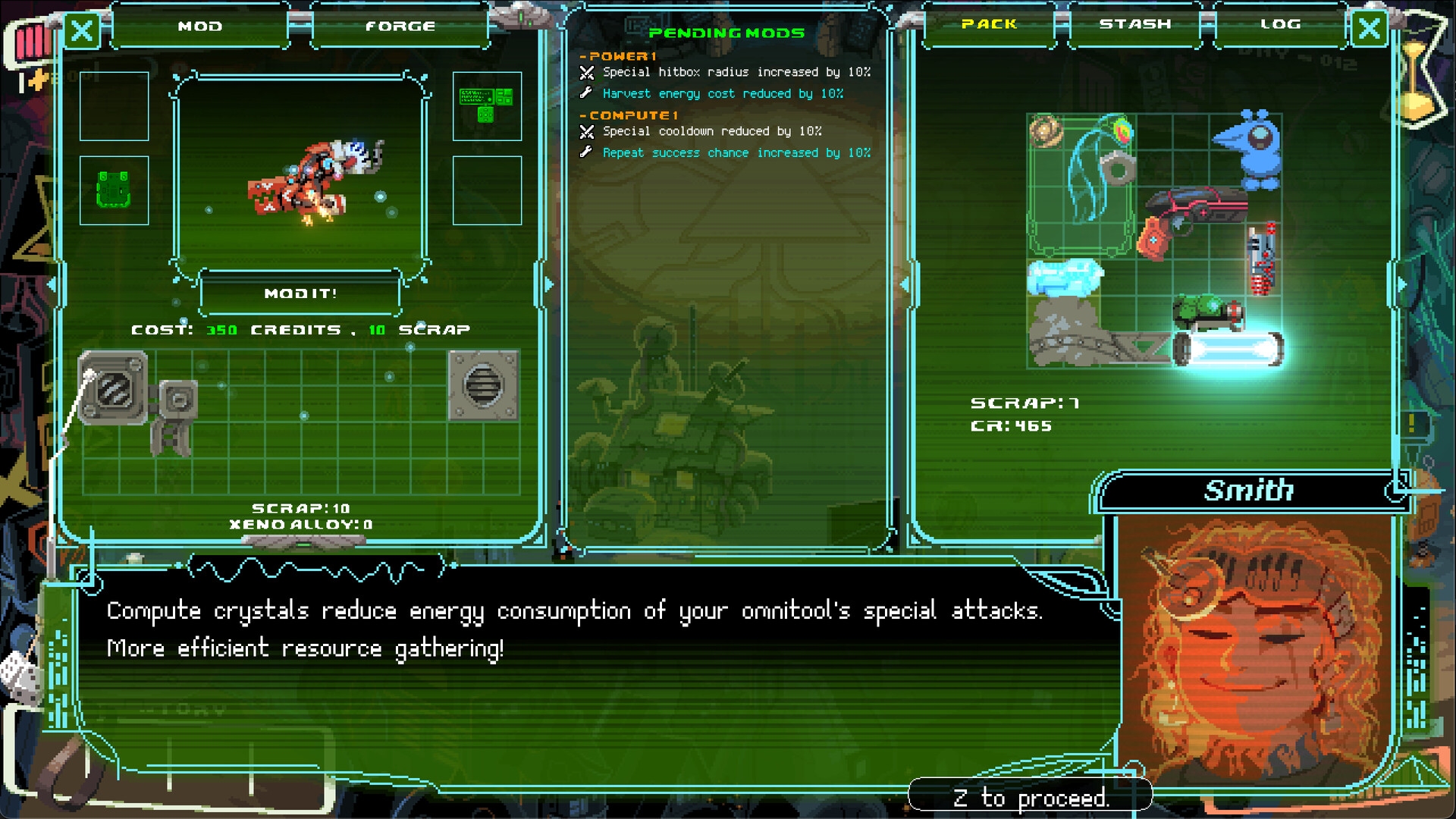The image size is (1456, 819).
Task: Pick the large striped vent block part
Action: (114, 388)
